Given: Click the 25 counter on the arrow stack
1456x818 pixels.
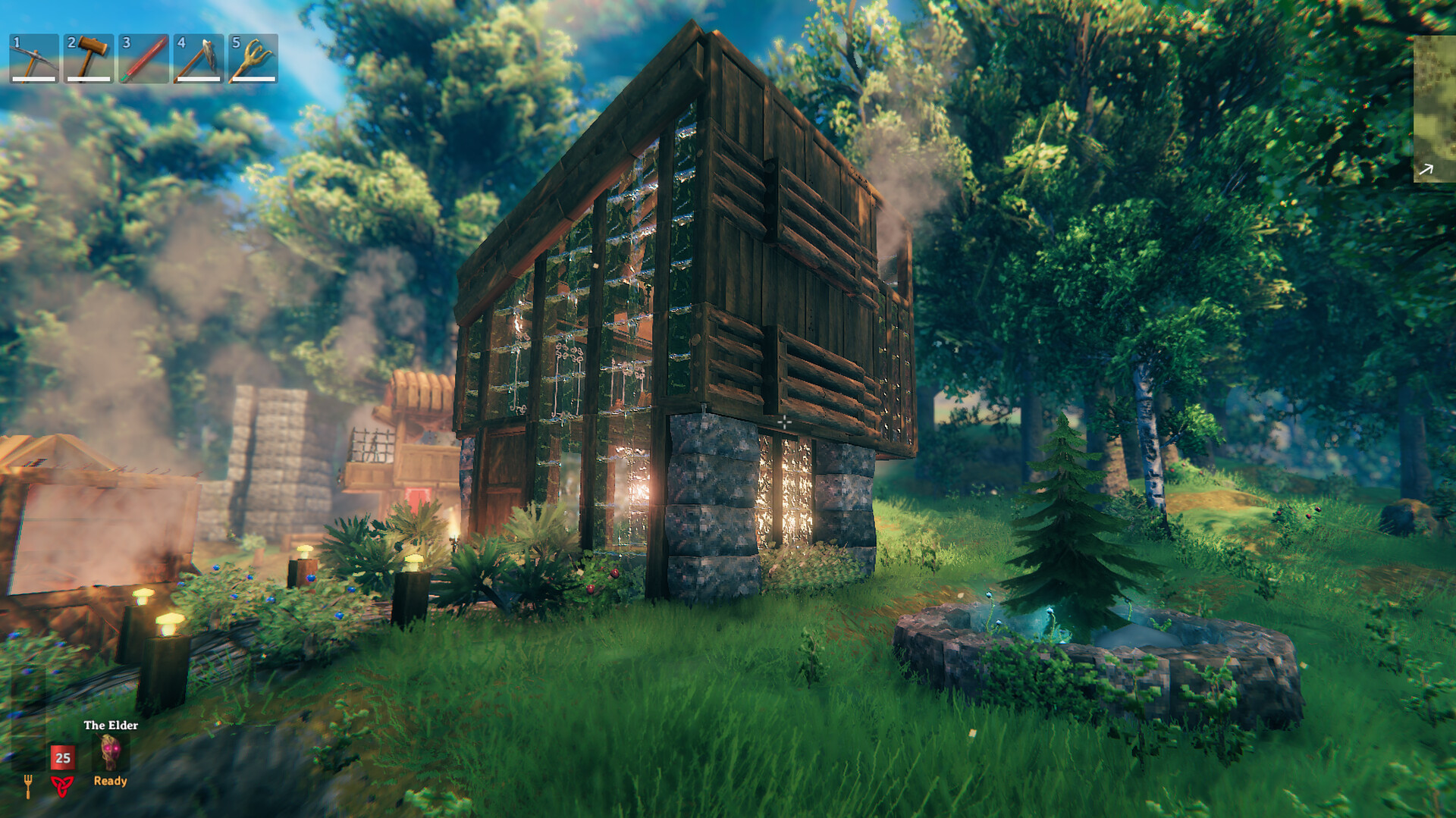Looking at the screenshot, I should pyautogui.click(x=64, y=756).
